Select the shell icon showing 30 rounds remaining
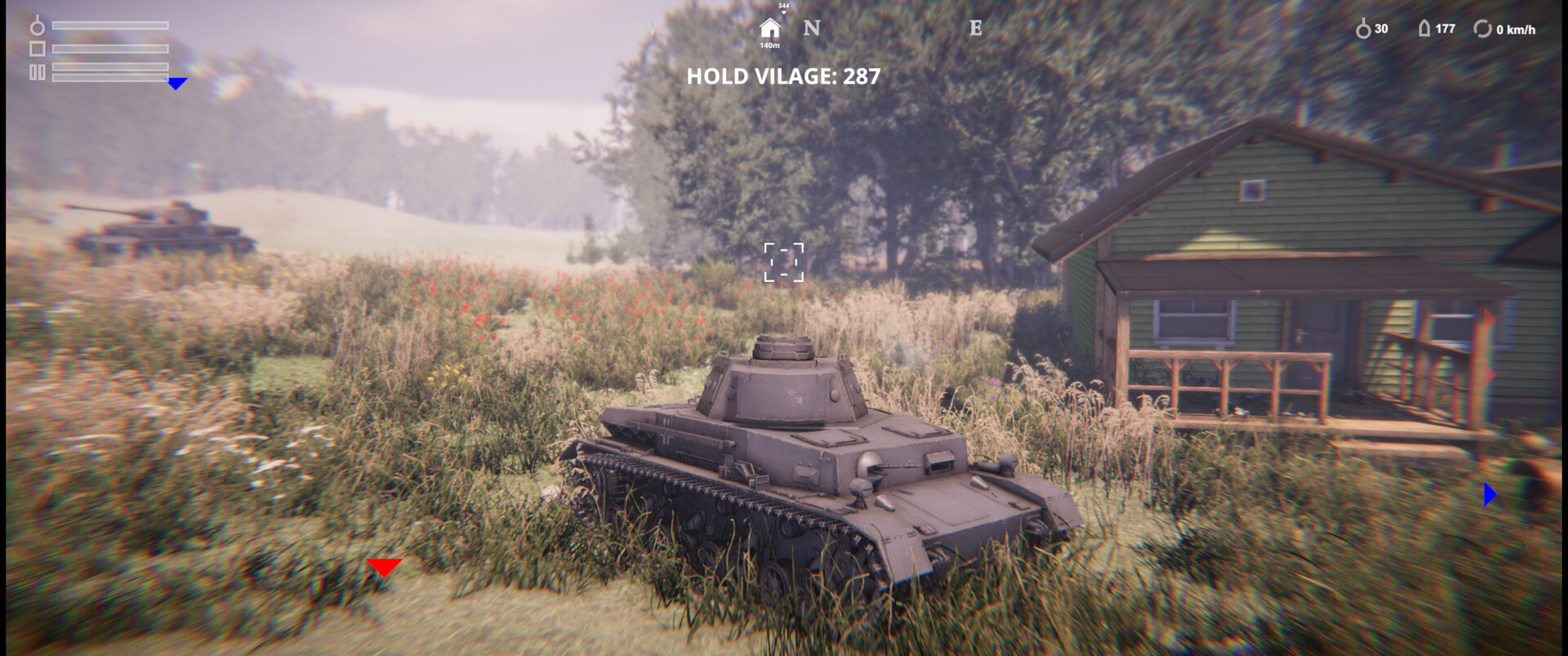This screenshot has width=1568, height=656. [x=1364, y=29]
